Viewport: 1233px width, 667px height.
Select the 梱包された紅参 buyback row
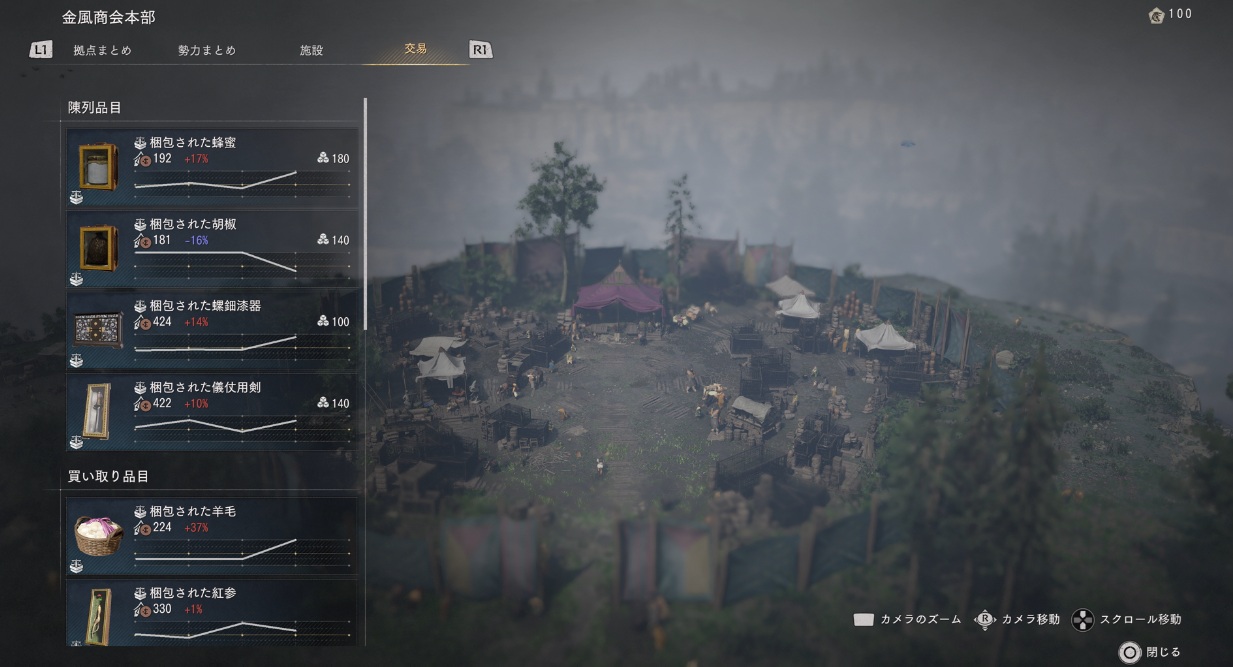(212, 613)
